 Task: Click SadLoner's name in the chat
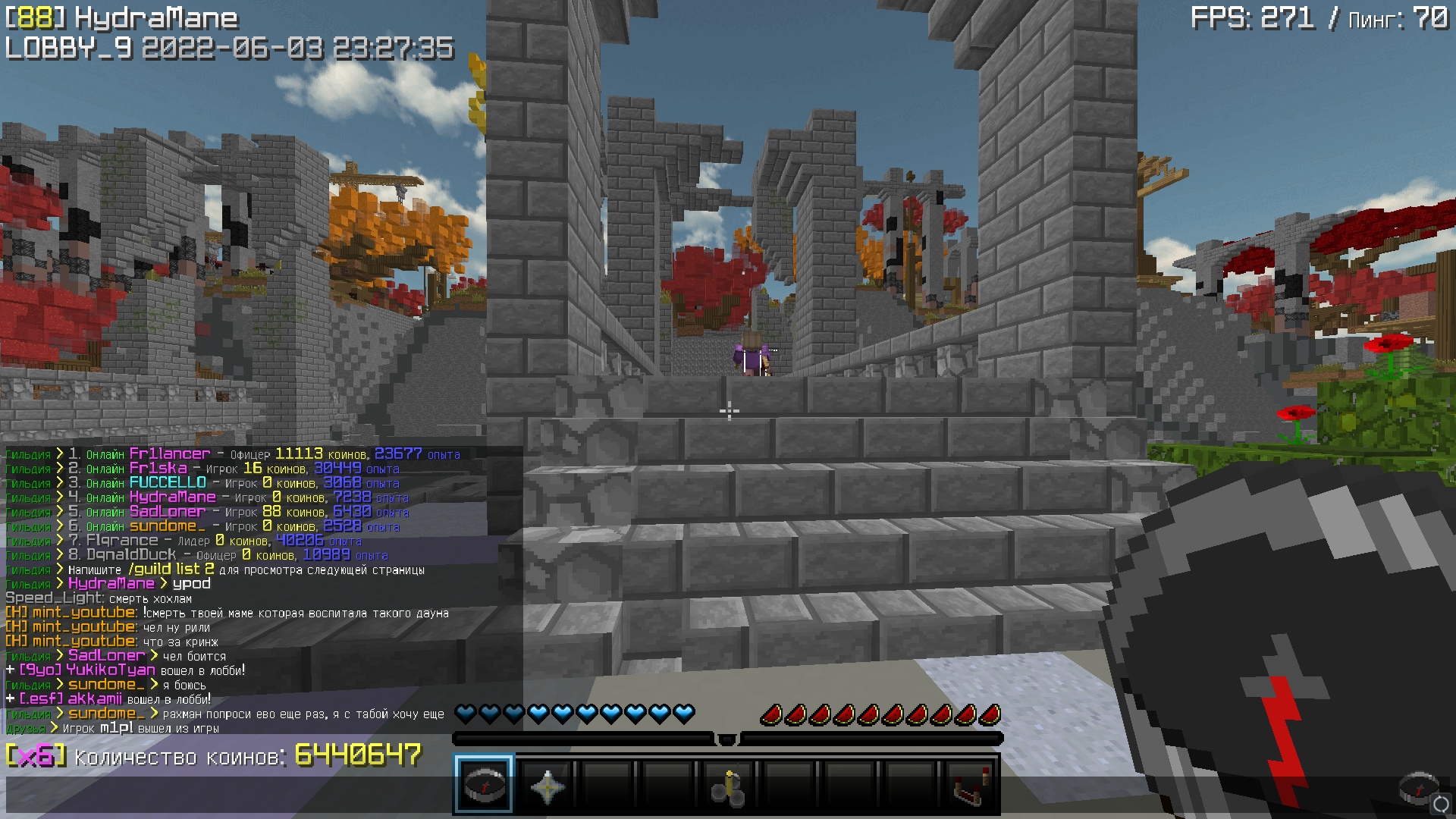(x=105, y=655)
